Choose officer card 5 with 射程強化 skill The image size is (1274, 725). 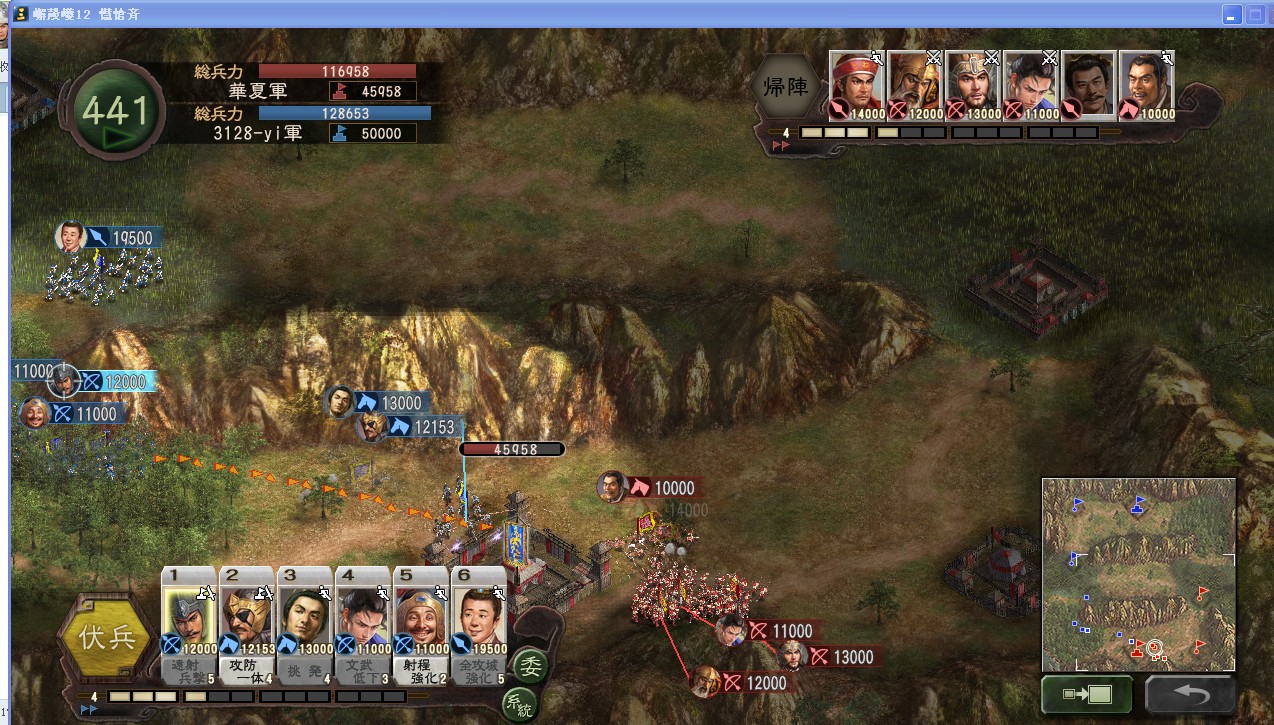click(421, 621)
